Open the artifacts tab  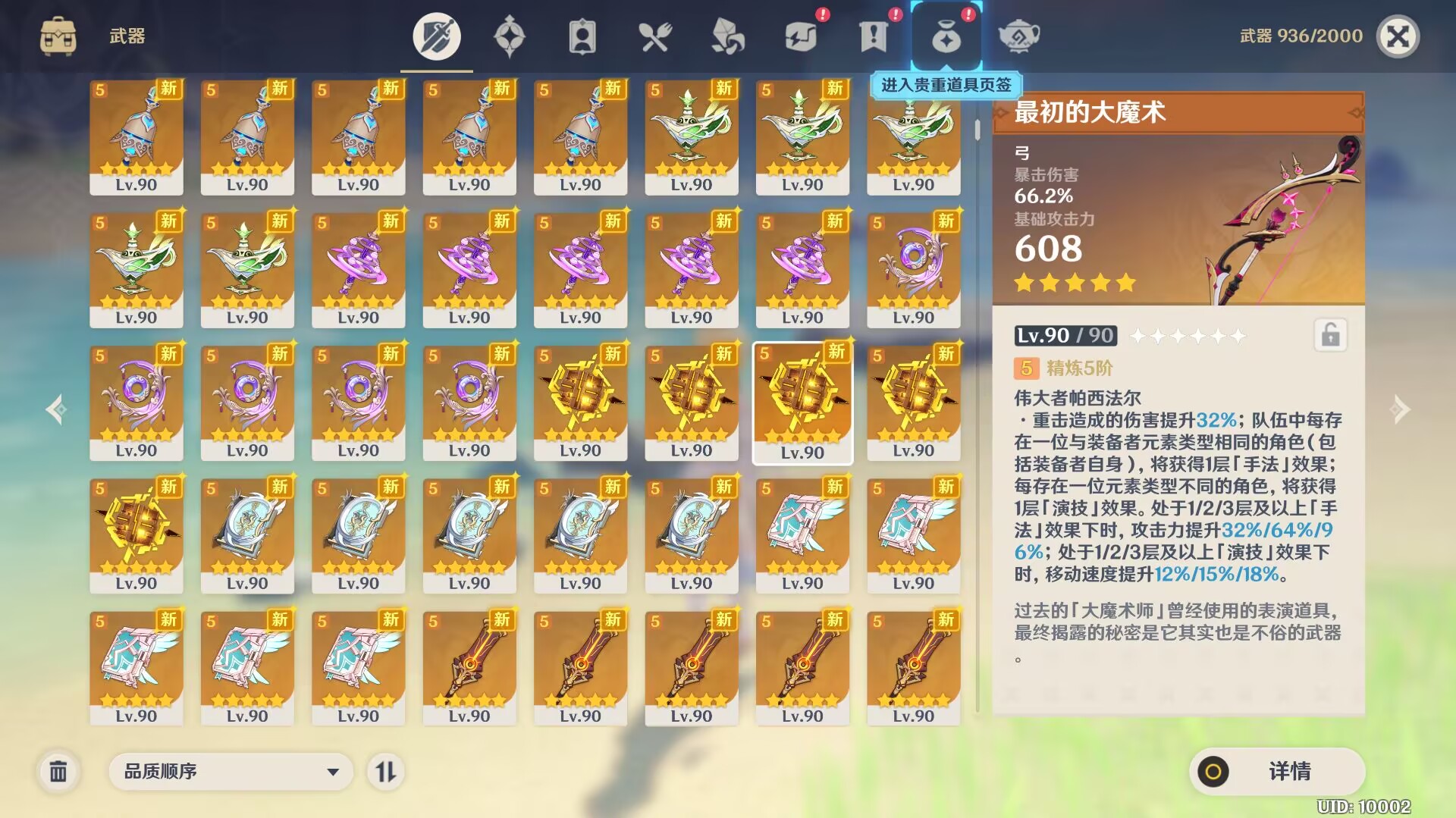[x=509, y=36]
